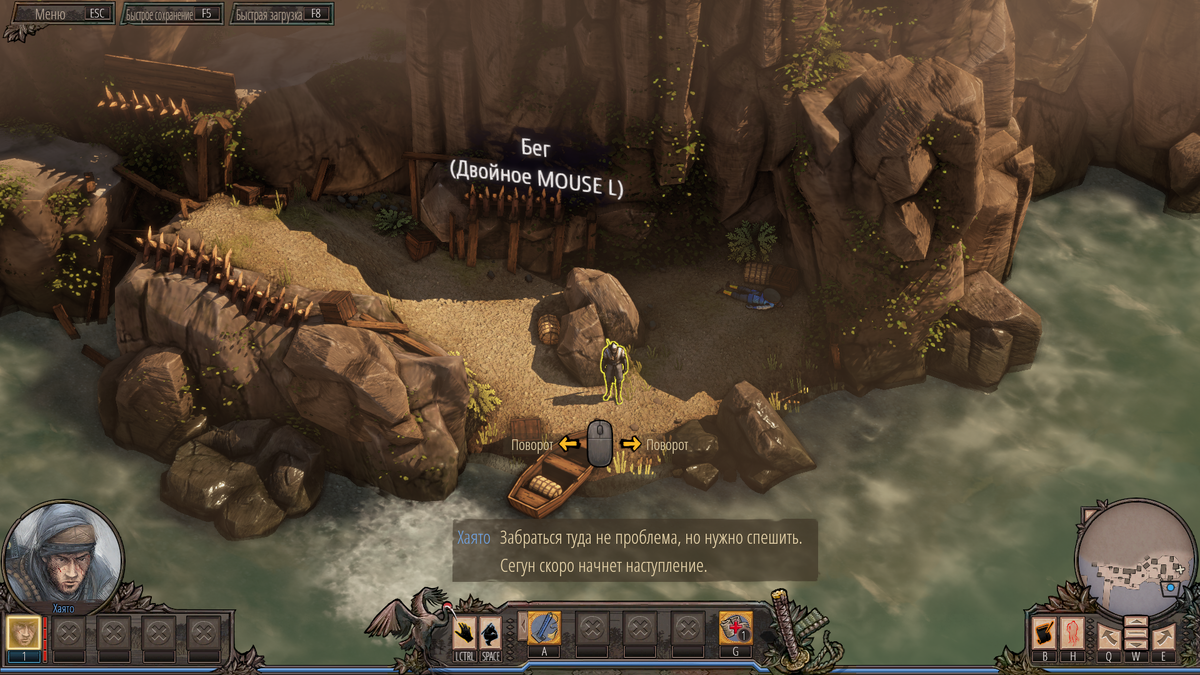Rotate camera with the left curved arrow
Screen dimensions: 1200x675
point(1109,635)
